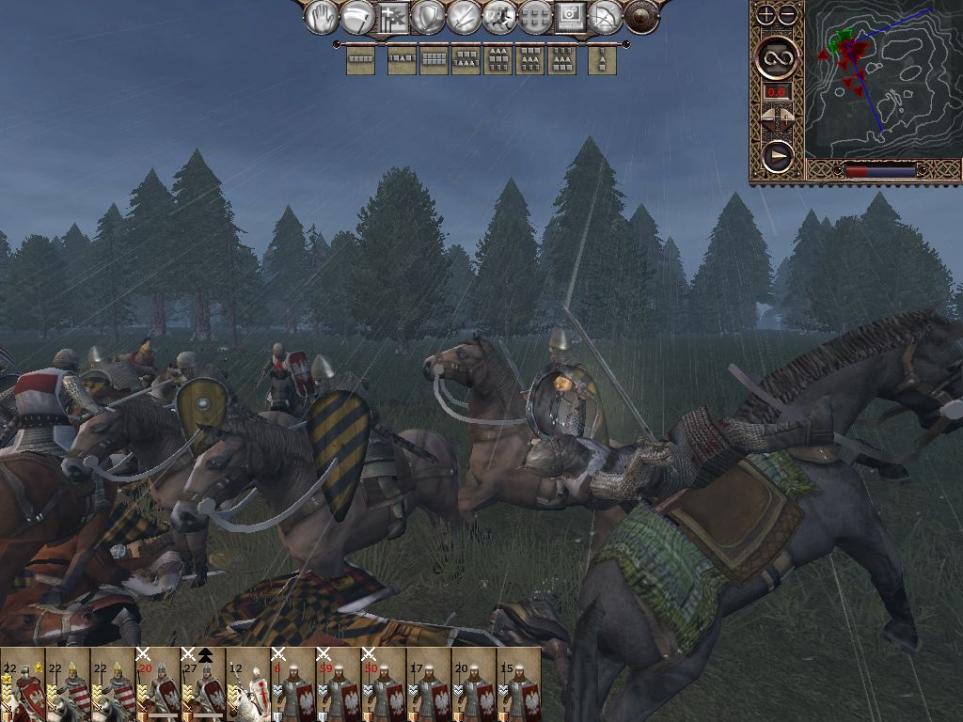
Task: Pick the narrow column formation preset
Action: click(x=602, y=60)
